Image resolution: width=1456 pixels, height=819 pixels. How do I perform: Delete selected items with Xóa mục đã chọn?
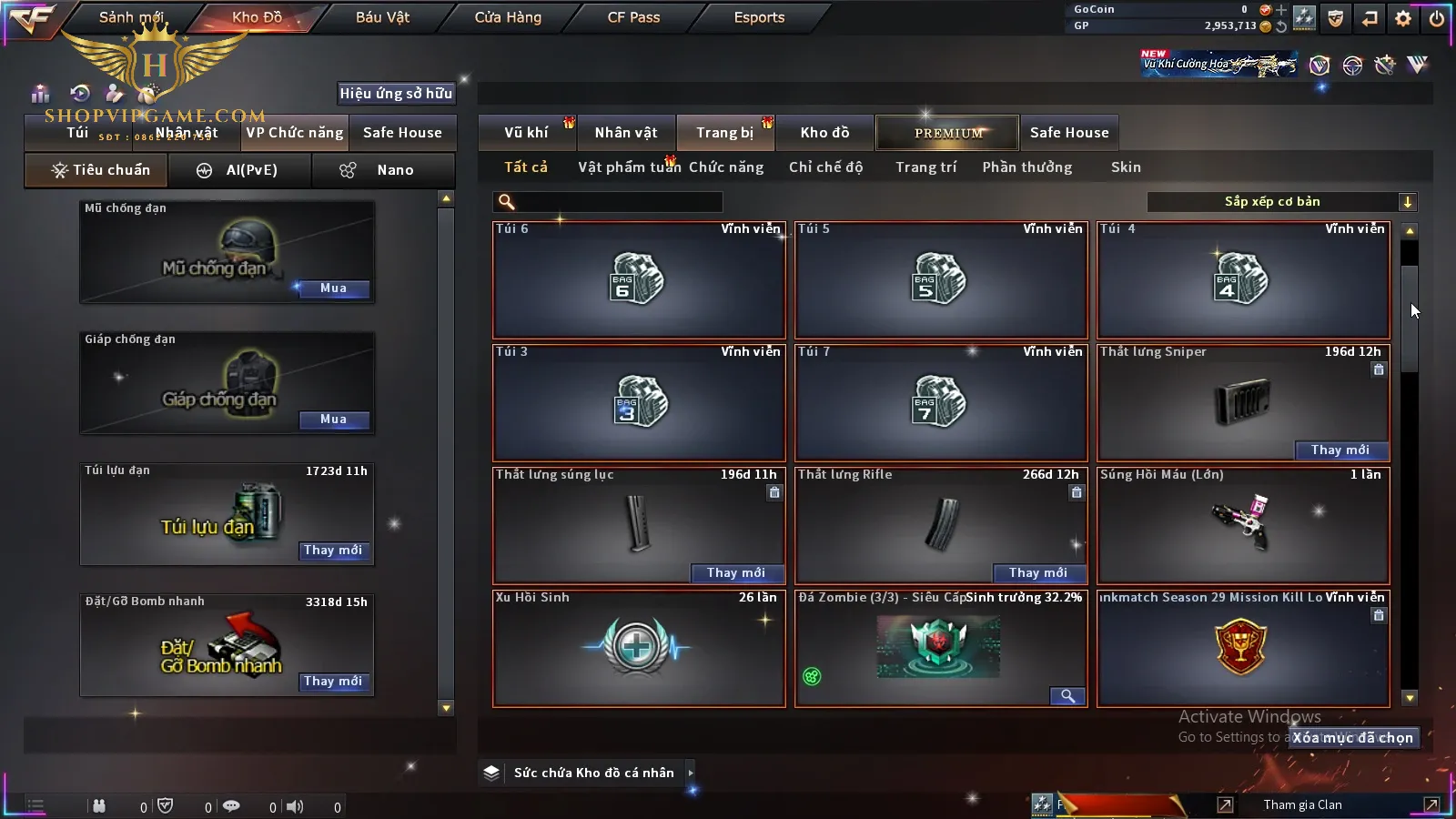coord(1353,738)
